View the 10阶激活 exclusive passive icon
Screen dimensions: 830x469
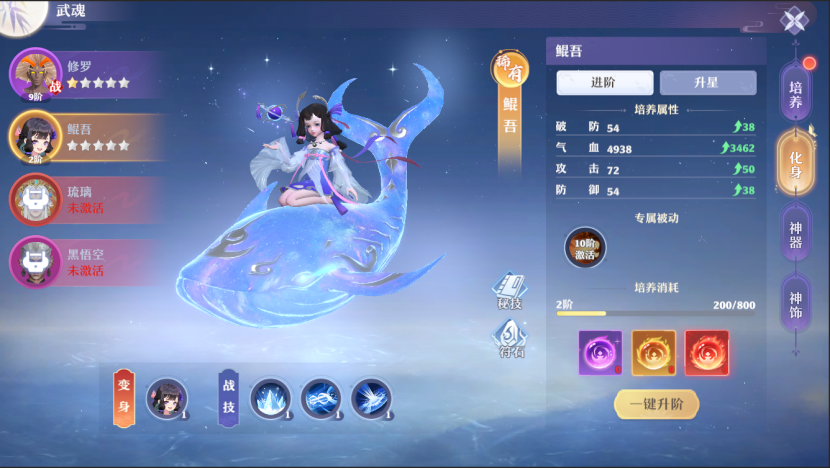[585, 248]
